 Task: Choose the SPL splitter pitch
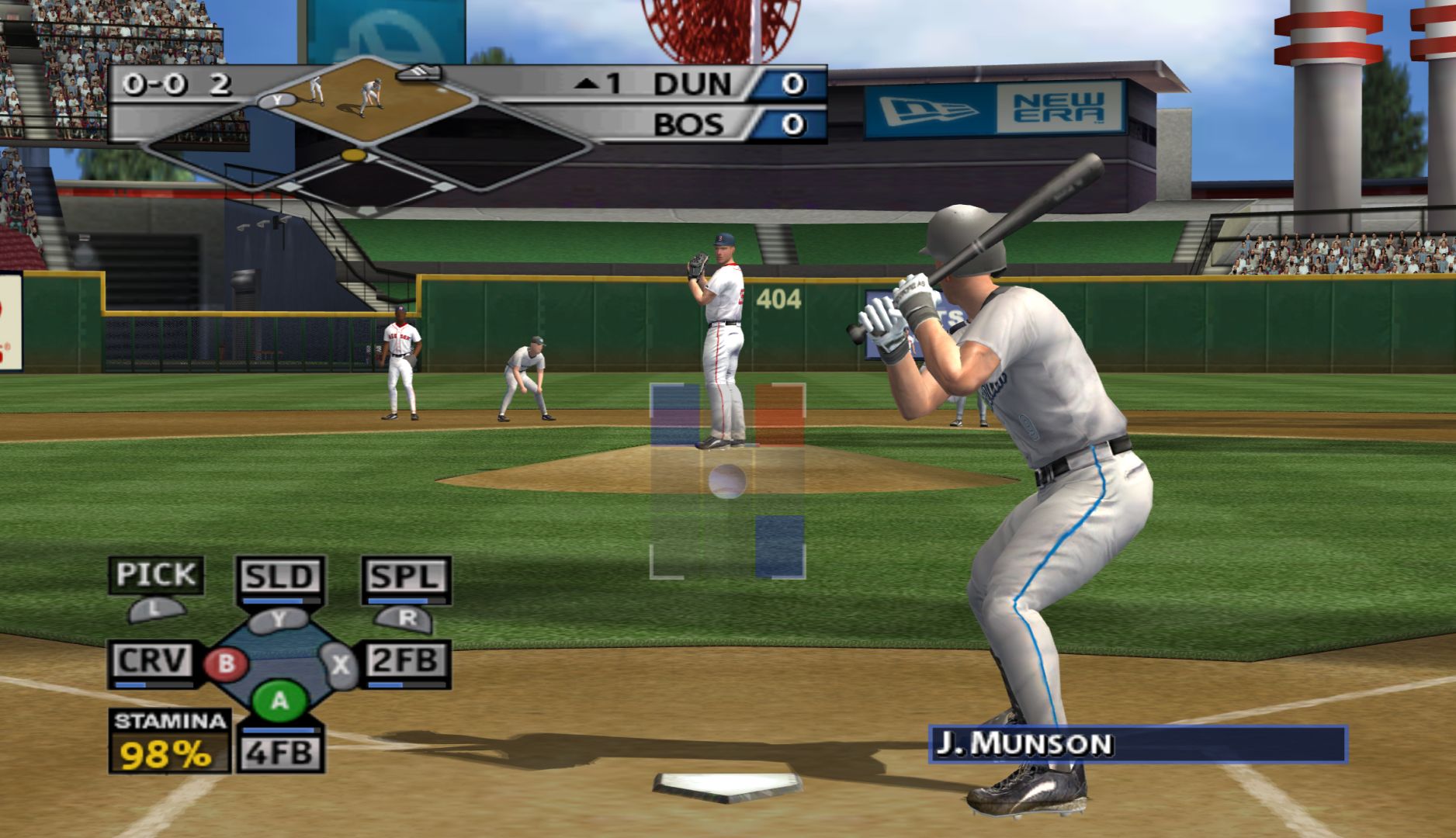pos(406,577)
